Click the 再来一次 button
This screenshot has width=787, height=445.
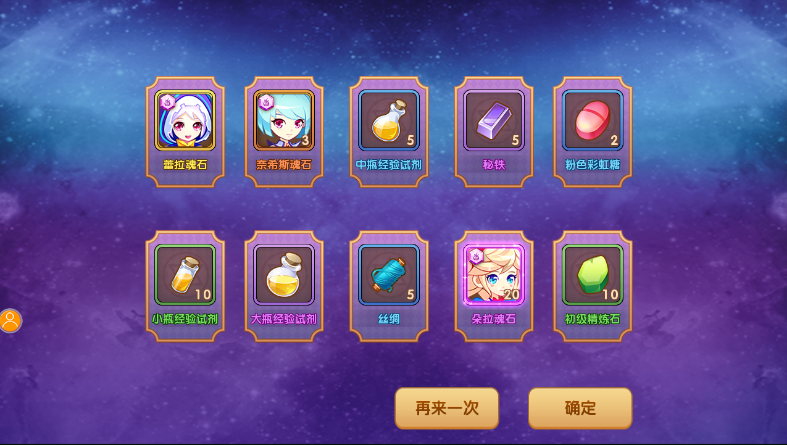(446, 408)
